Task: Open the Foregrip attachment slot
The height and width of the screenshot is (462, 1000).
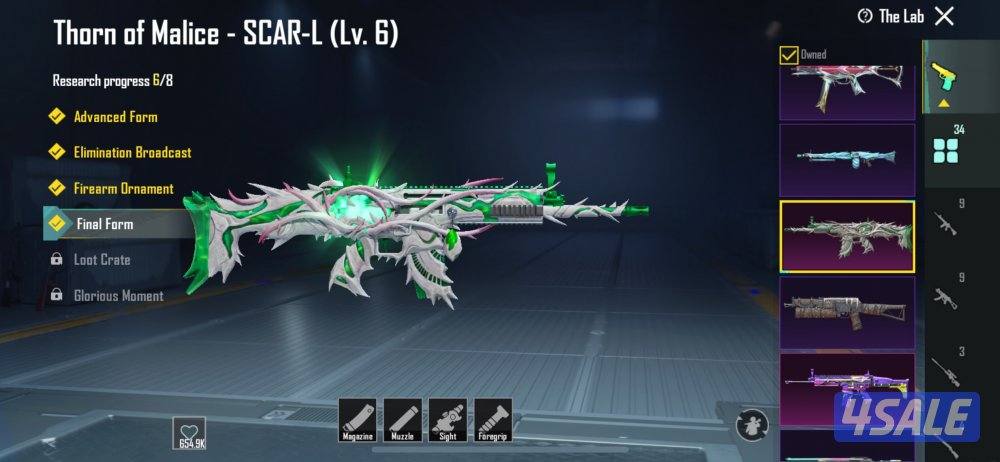Action: tap(493, 417)
